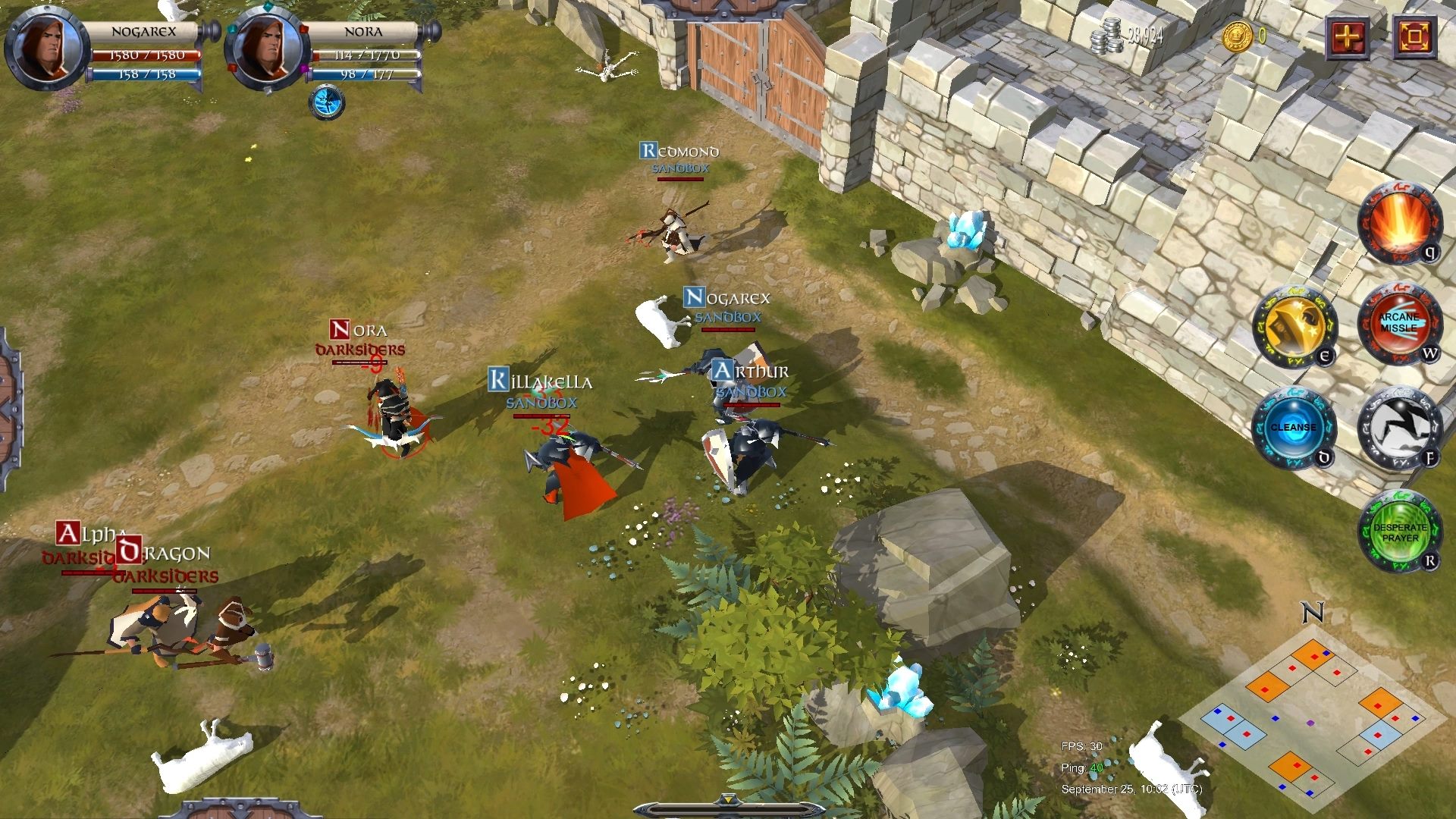
Task: Click the Arcane Missile label on the W skill
Action: (1401, 325)
